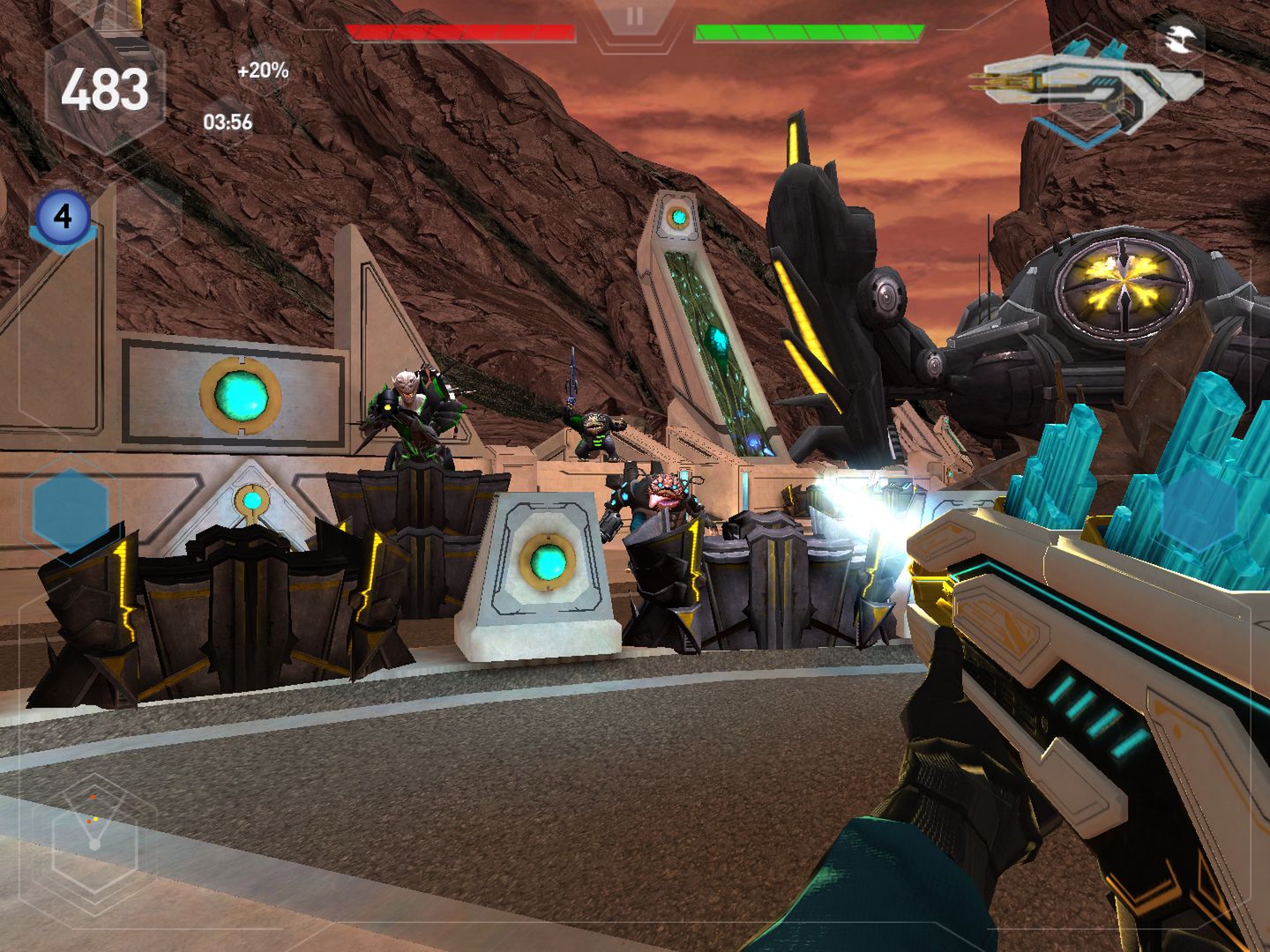Pause the game with the top pause button

pyautogui.click(x=634, y=17)
